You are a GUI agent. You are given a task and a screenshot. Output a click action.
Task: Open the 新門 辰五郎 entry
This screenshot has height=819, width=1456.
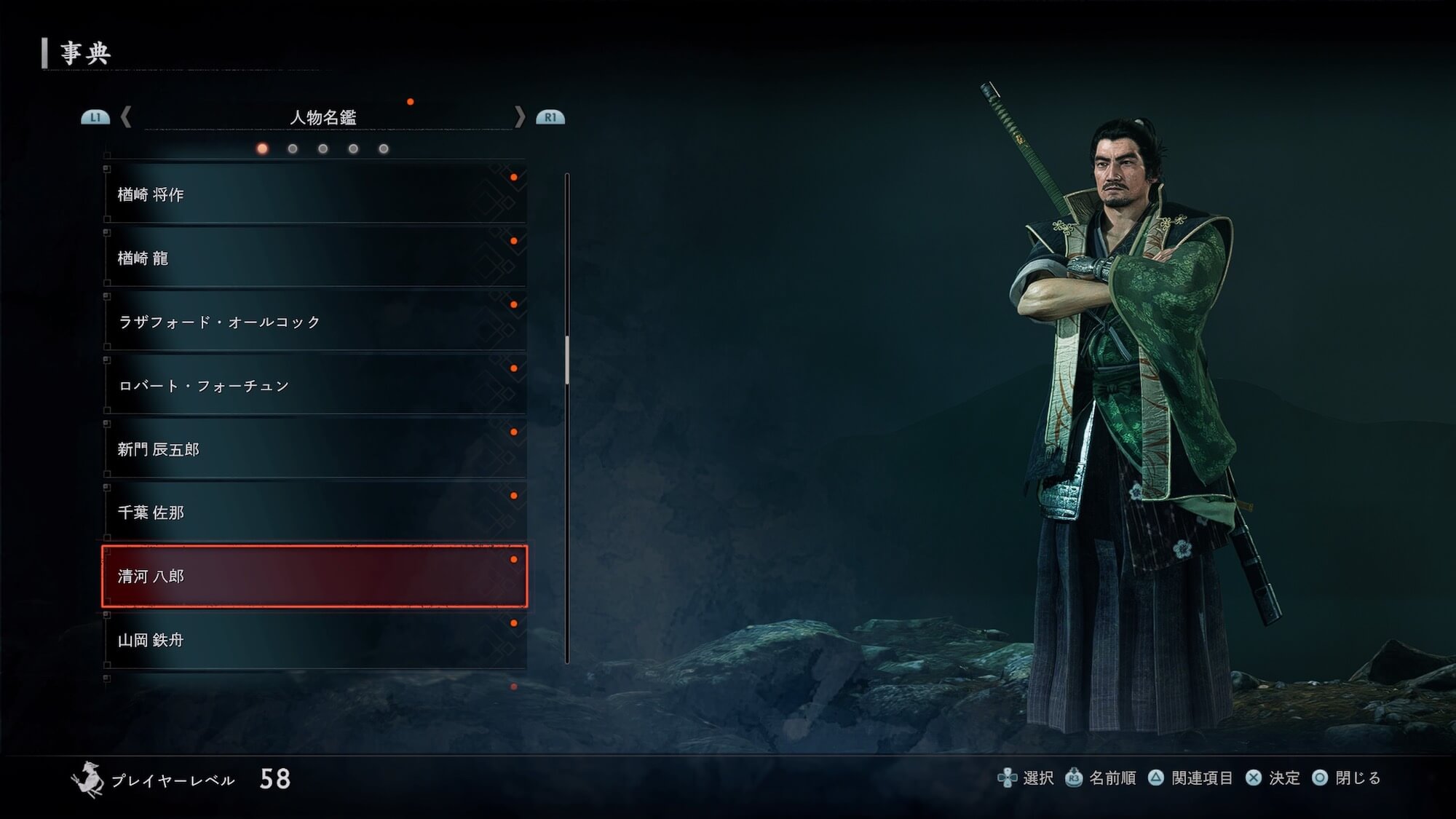click(314, 449)
